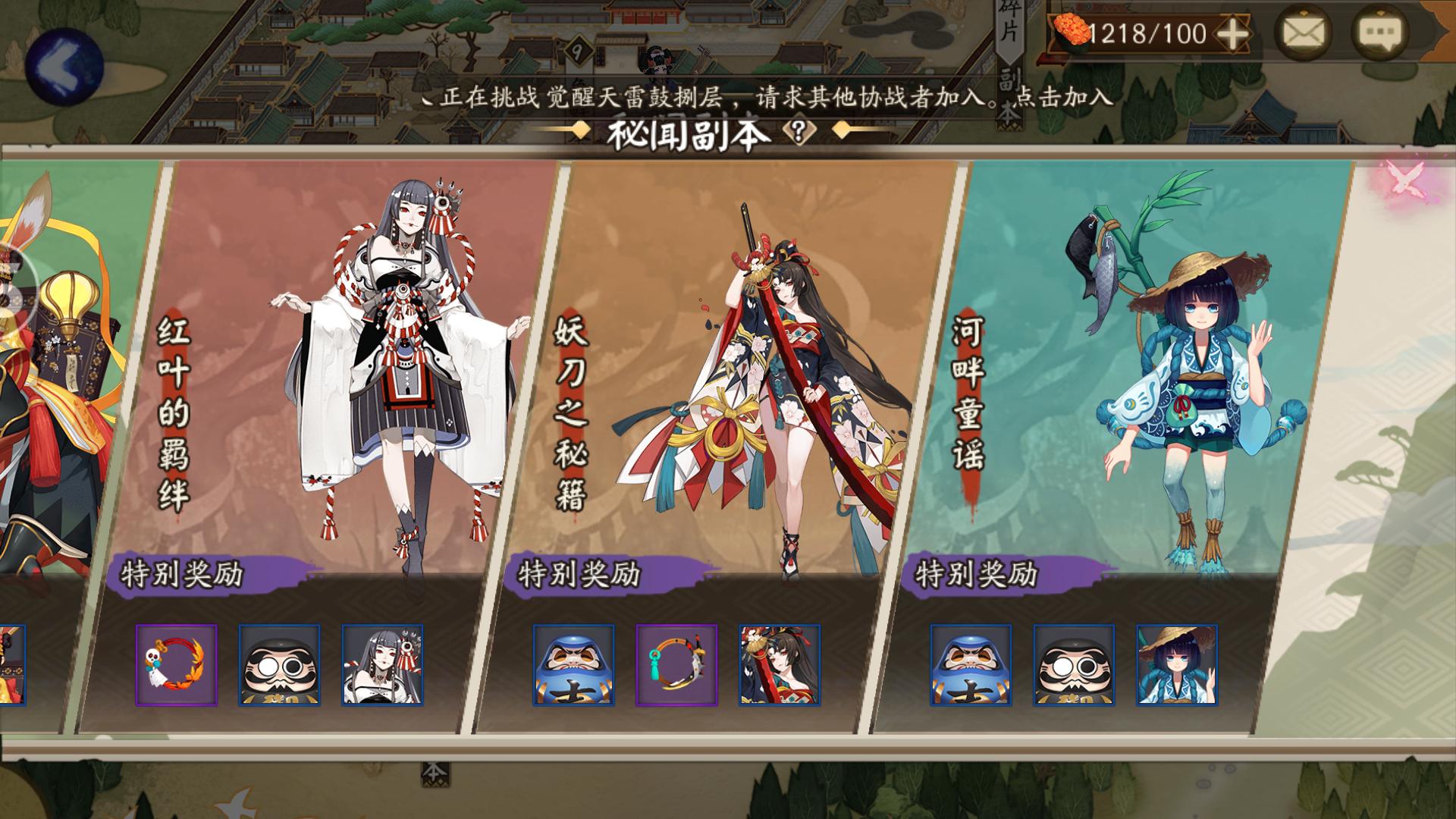Open the chat speech bubble

click(1380, 33)
